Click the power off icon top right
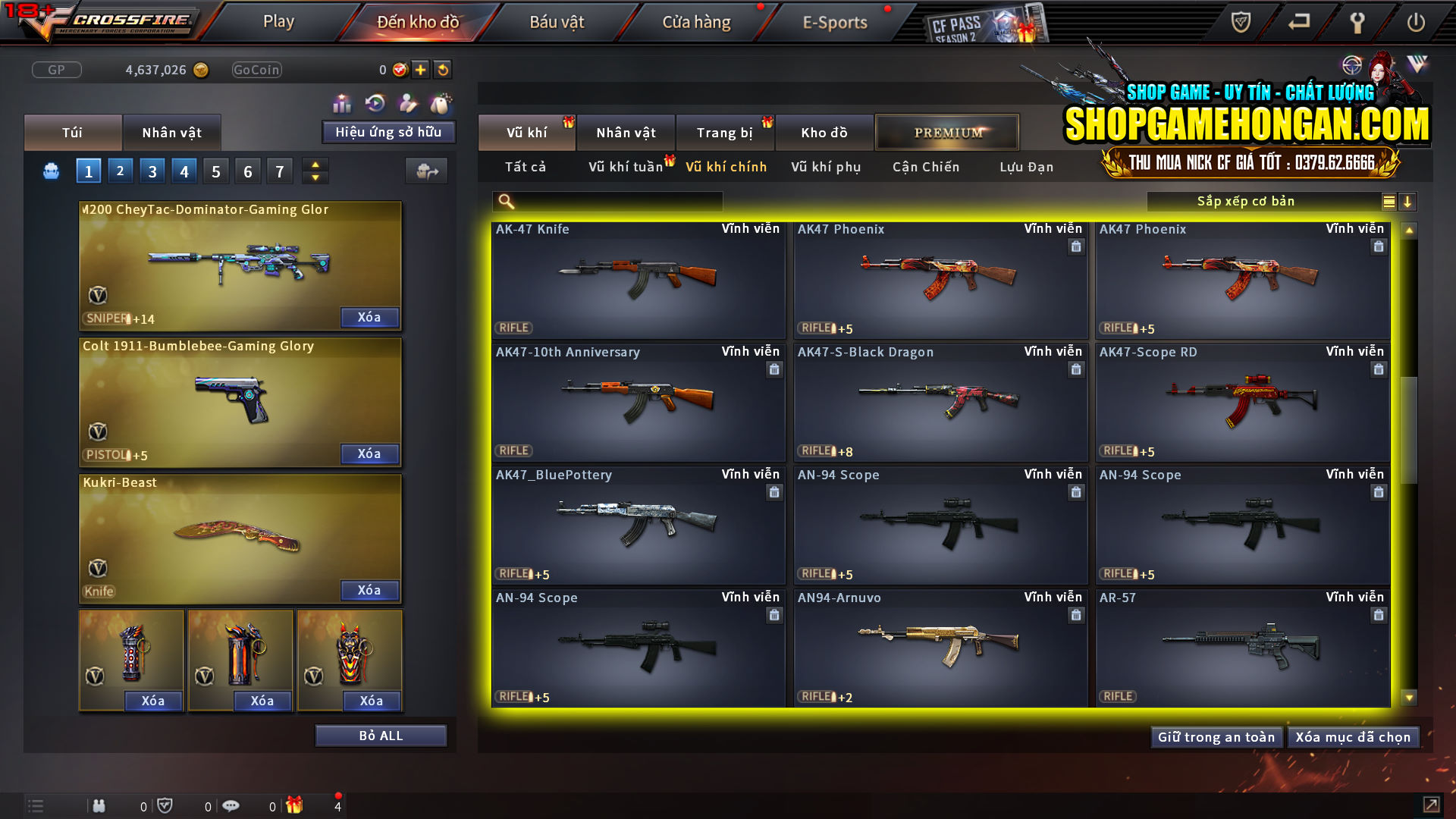1456x819 pixels. point(1415,23)
